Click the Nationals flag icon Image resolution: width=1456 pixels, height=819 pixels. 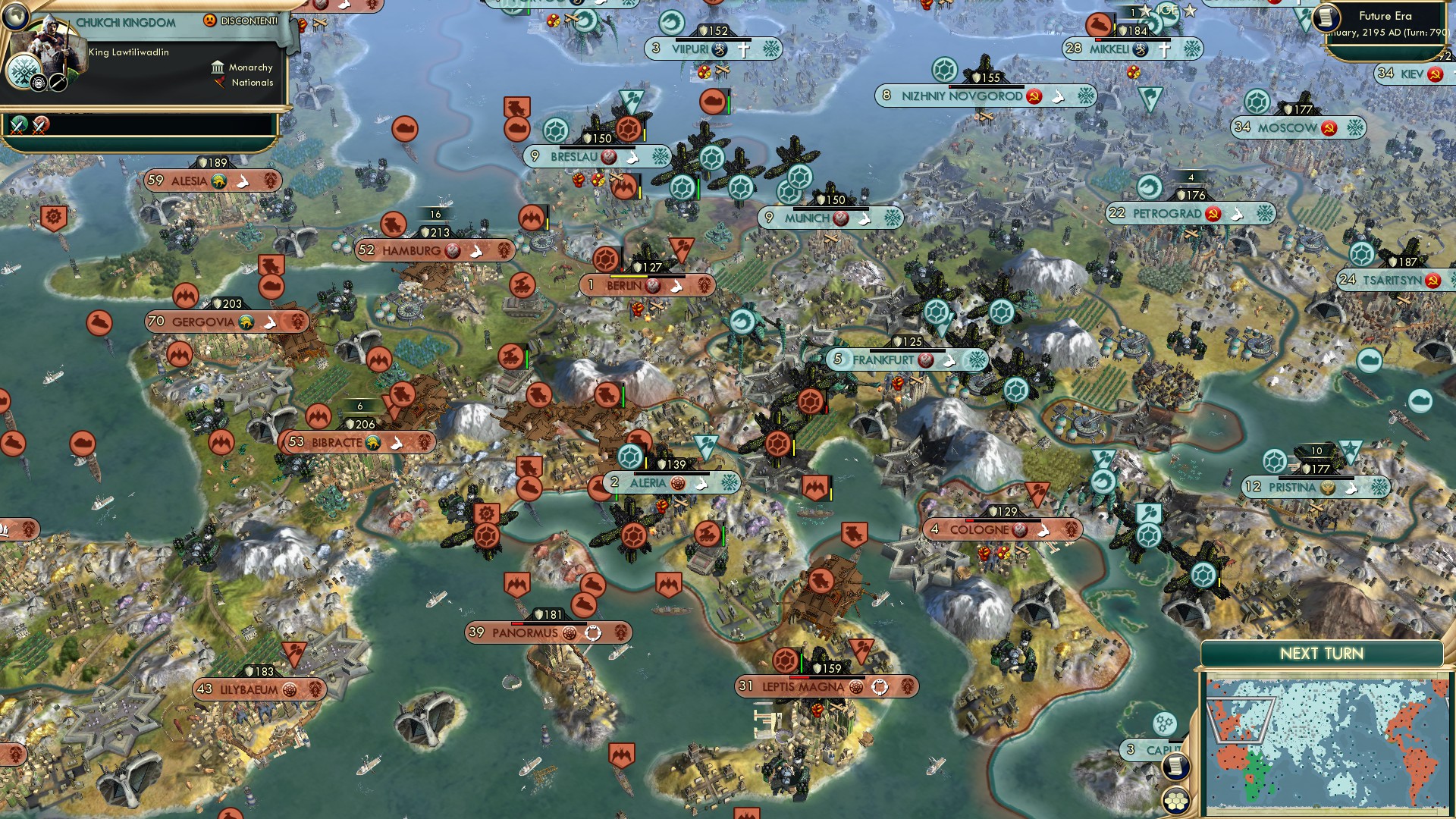tap(220, 83)
